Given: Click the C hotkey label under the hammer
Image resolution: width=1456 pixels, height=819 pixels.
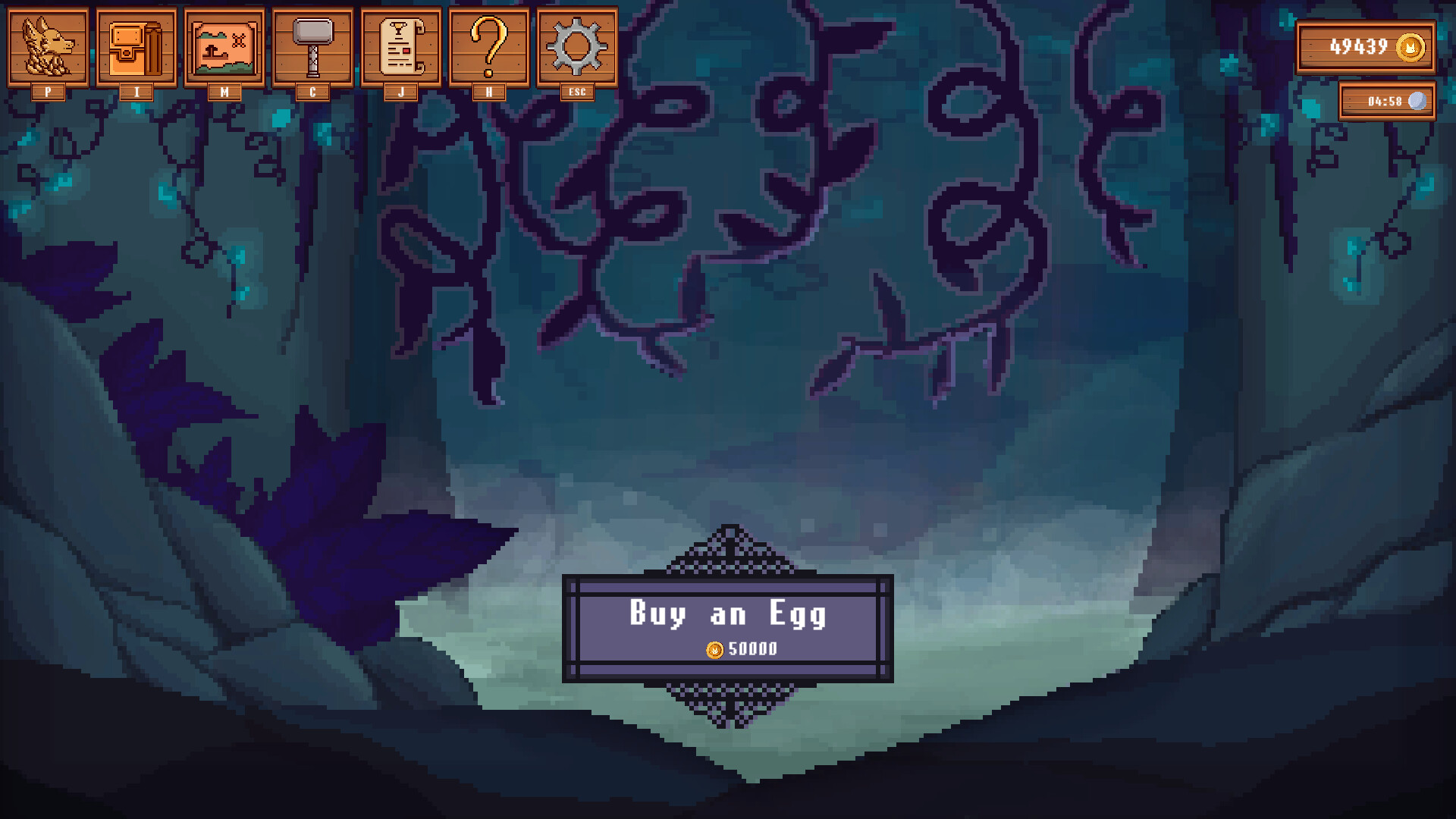Looking at the screenshot, I should [x=312, y=93].
